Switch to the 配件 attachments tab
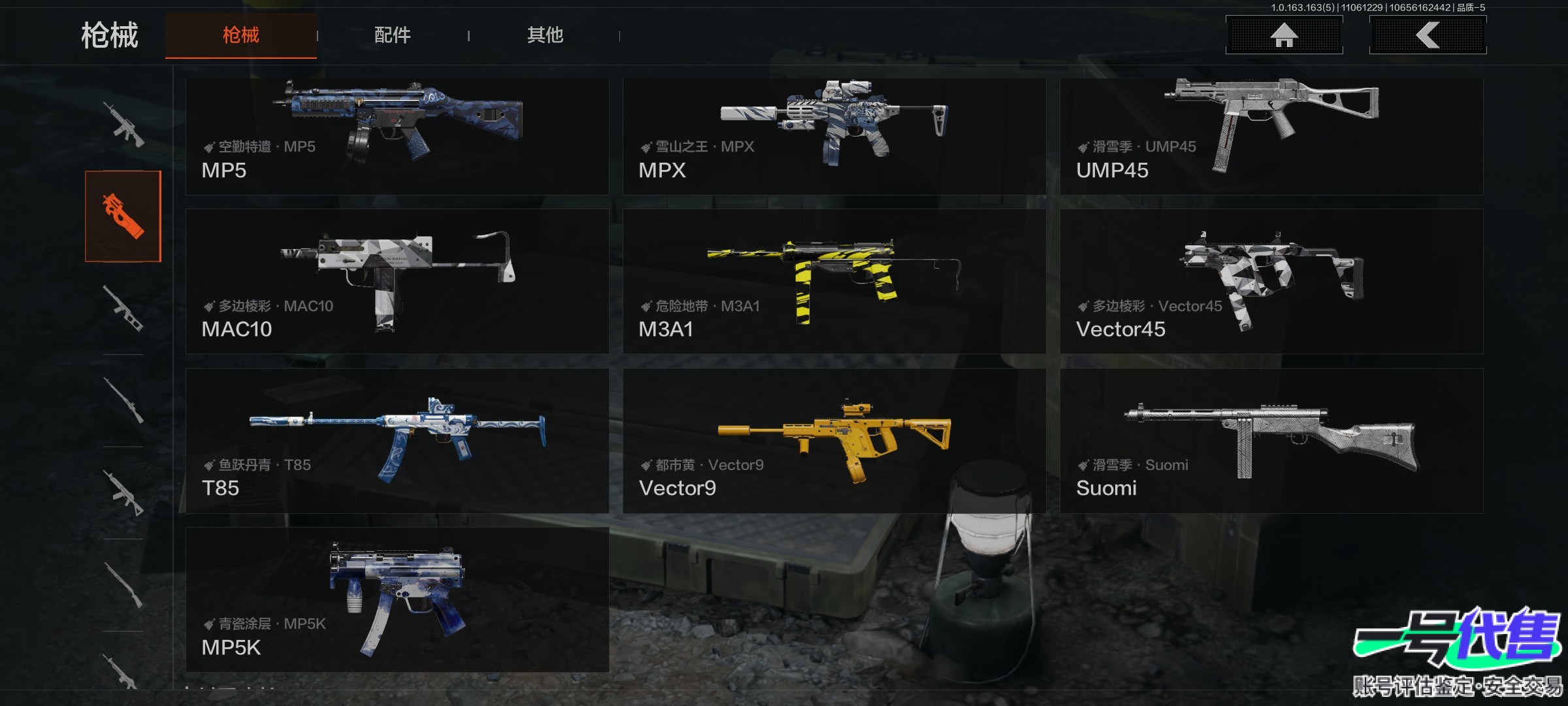 pyautogui.click(x=392, y=35)
